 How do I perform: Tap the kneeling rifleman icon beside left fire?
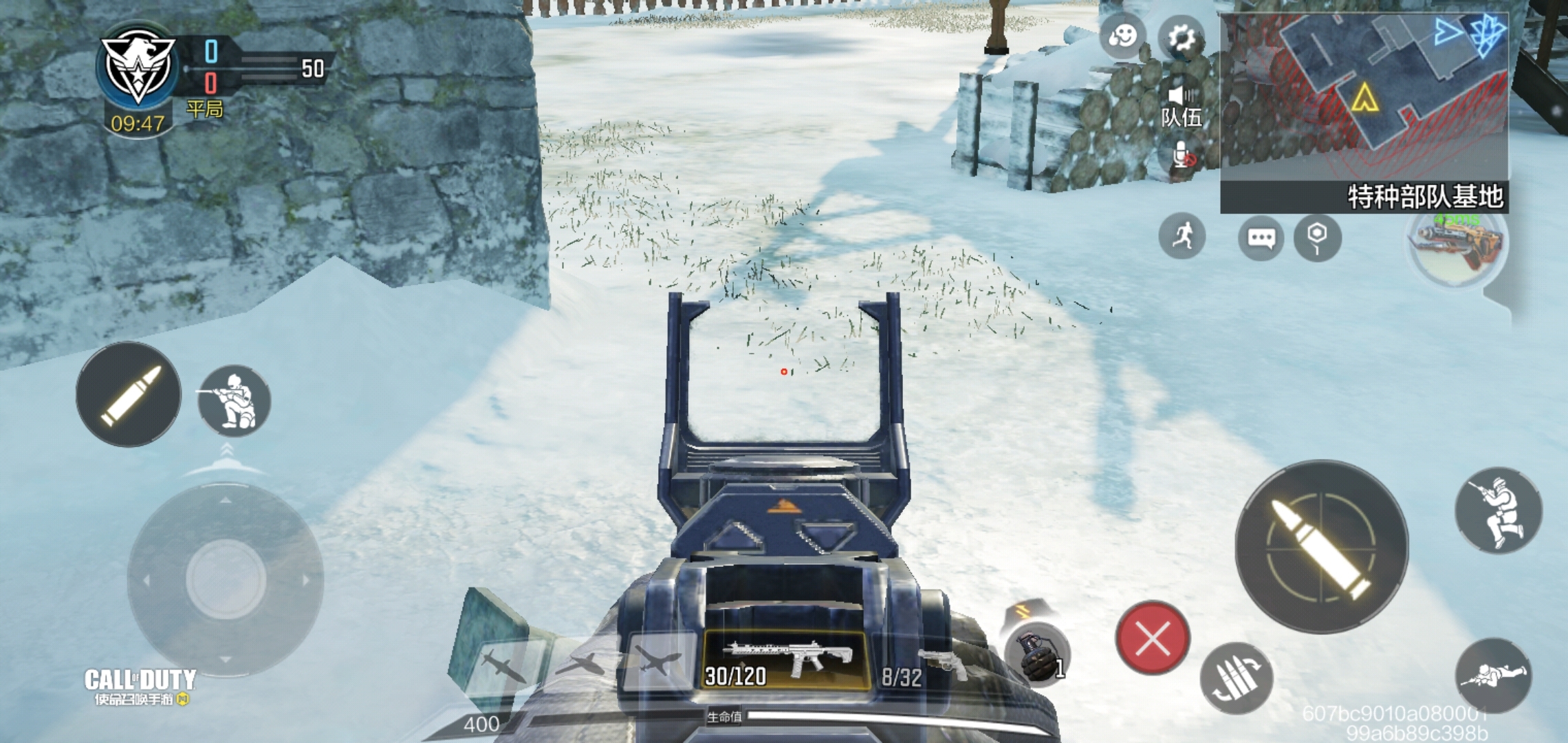click(x=234, y=400)
